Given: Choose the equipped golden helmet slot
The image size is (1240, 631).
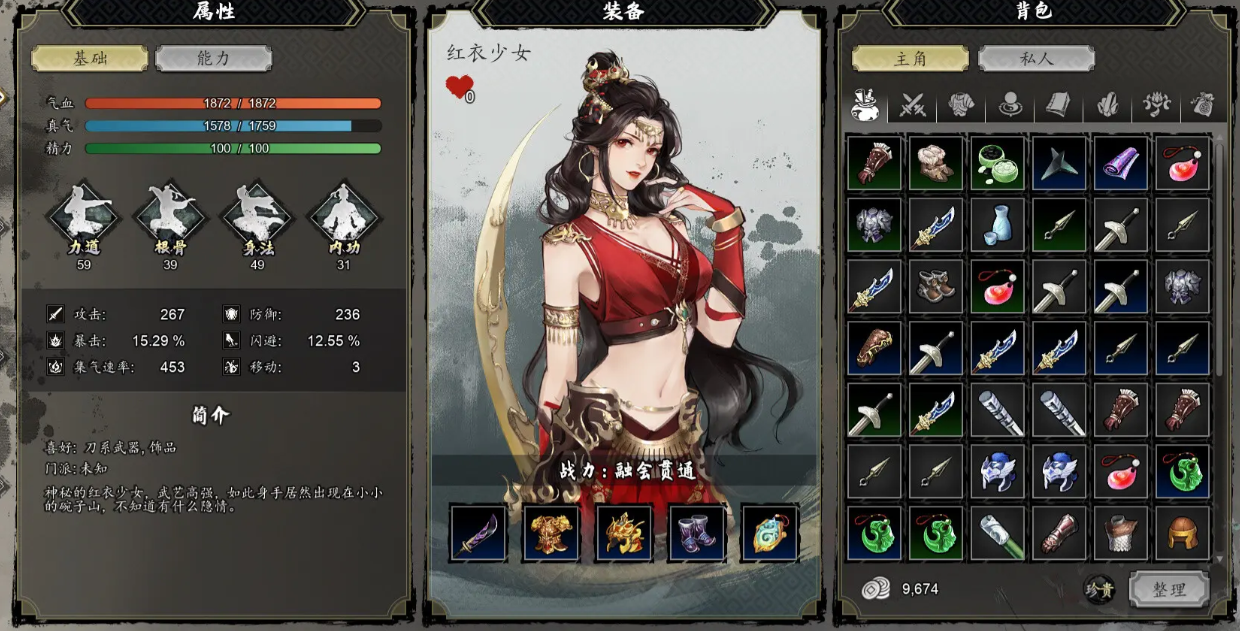Looking at the screenshot, I should tap(624, 533).
